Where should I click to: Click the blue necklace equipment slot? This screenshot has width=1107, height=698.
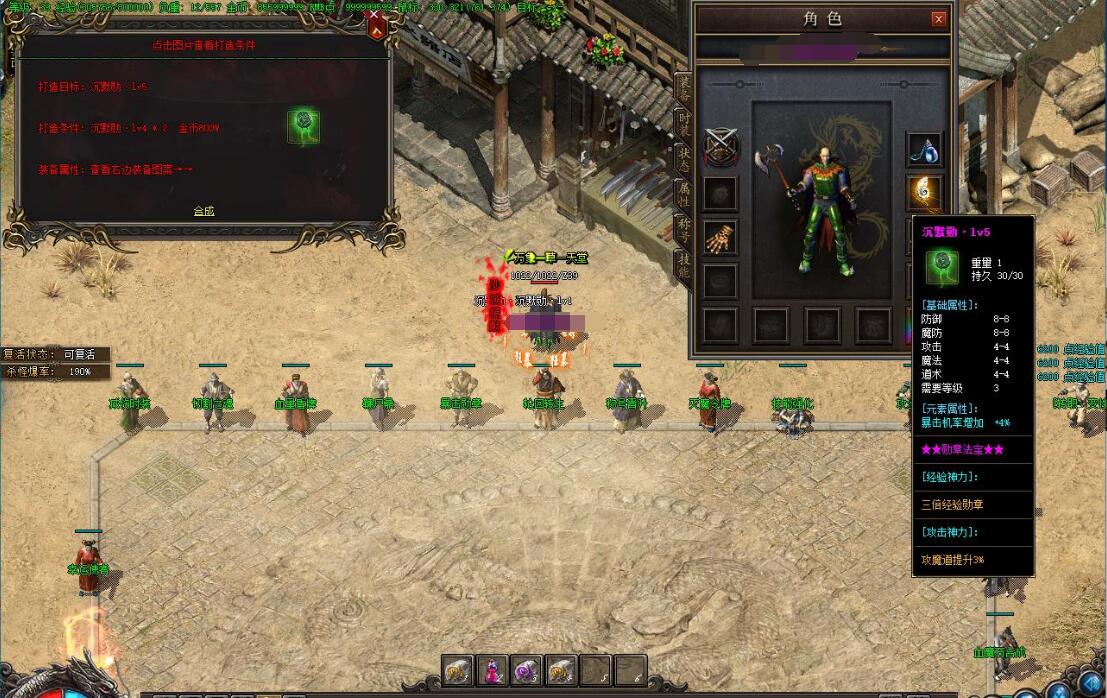(924, 149)
